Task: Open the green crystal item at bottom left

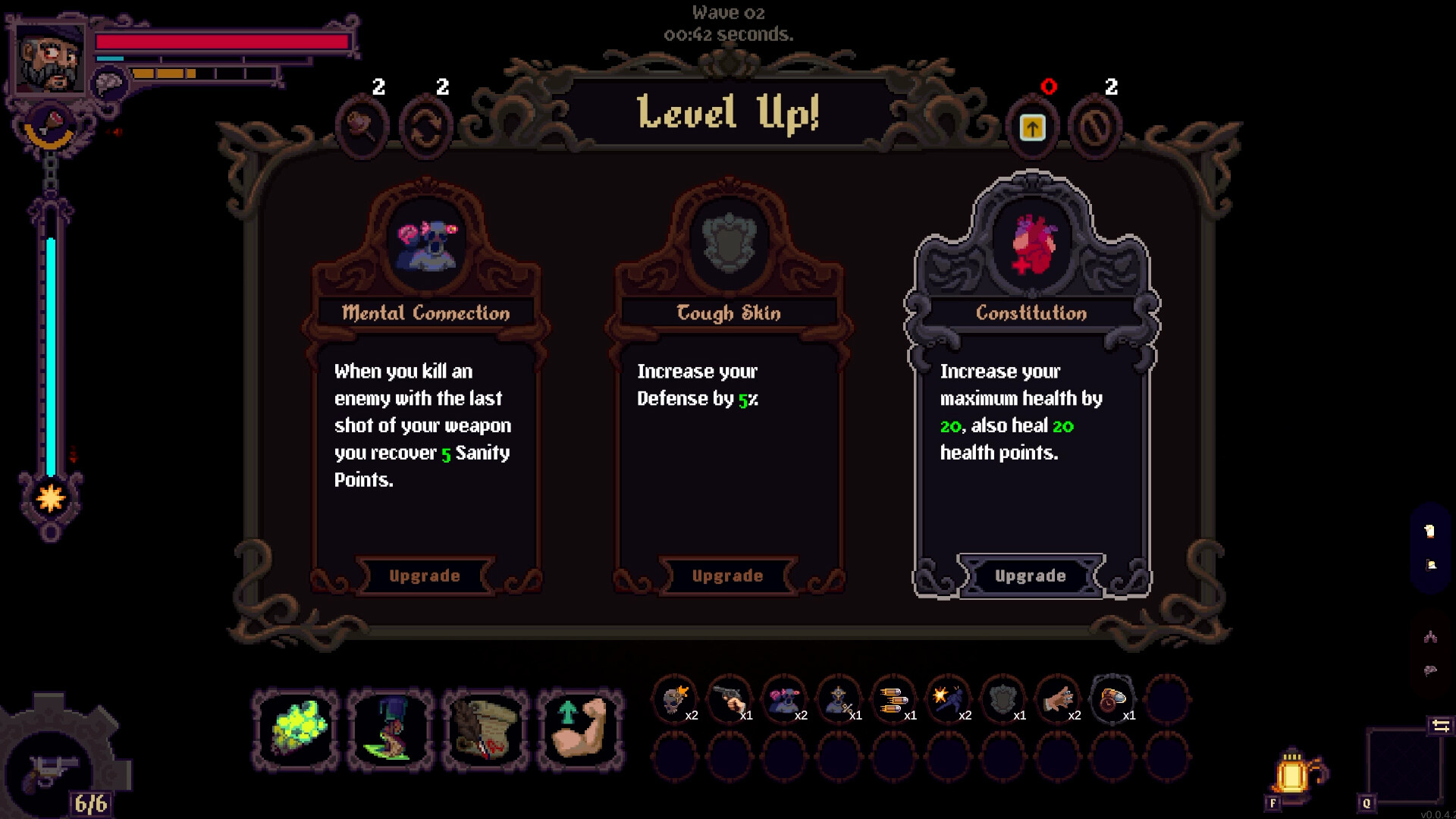Action: tap(295, 730)
